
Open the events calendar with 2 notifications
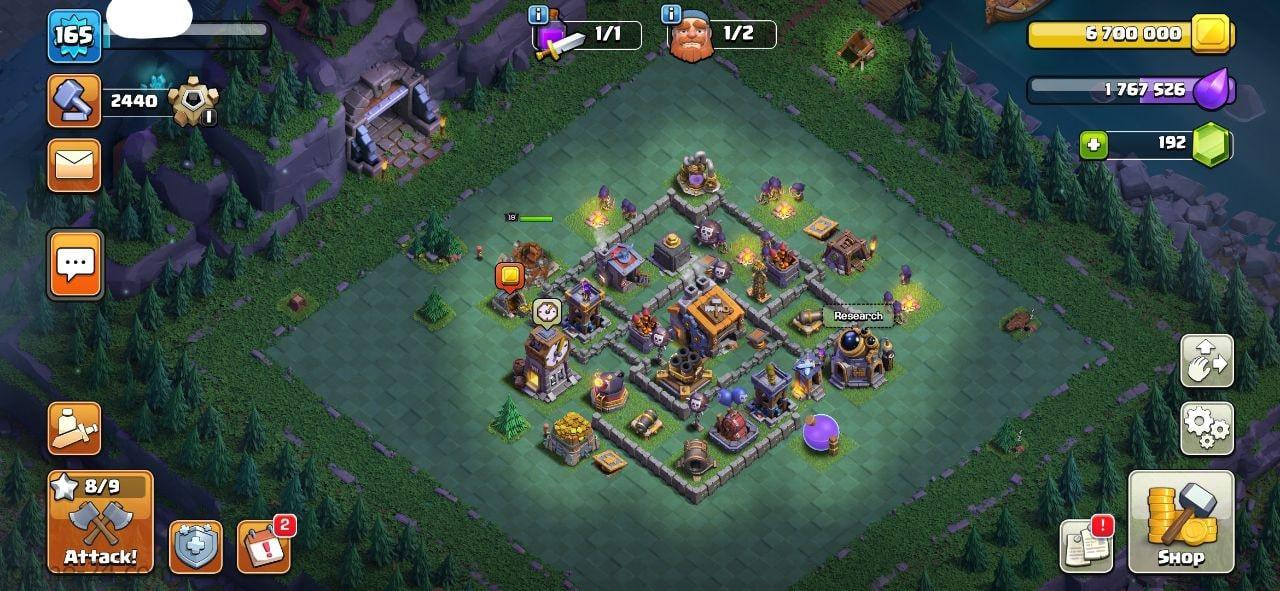pos(264,547)
